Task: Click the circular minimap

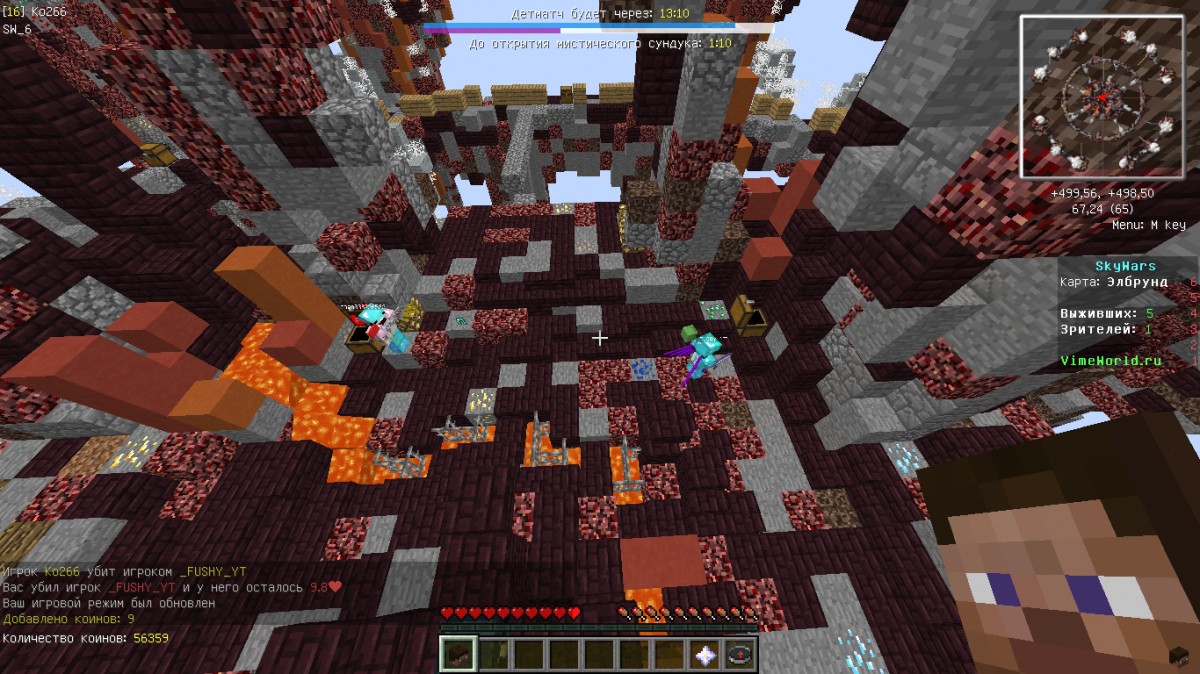Action: pos(1102,98)
